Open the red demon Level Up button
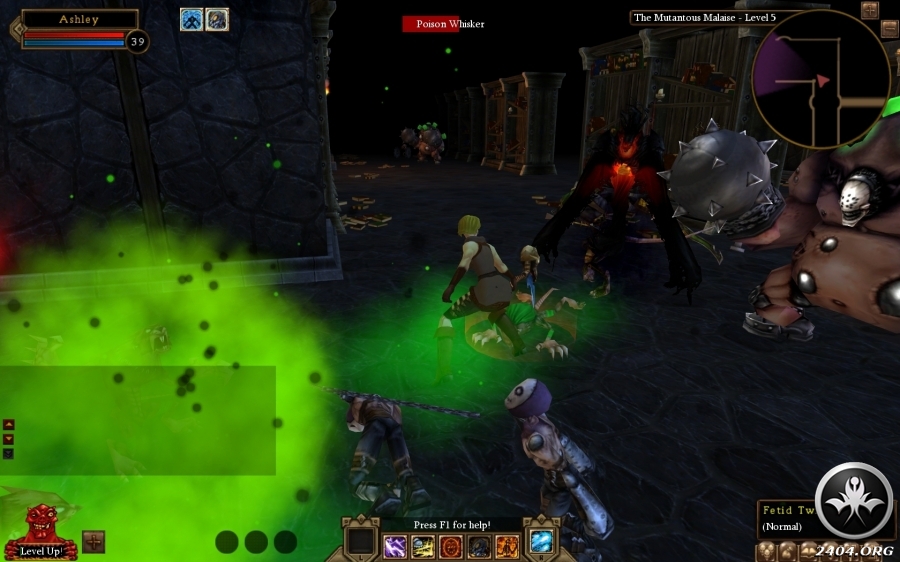Viewport: 900px width, 562px height. (40, 530)
